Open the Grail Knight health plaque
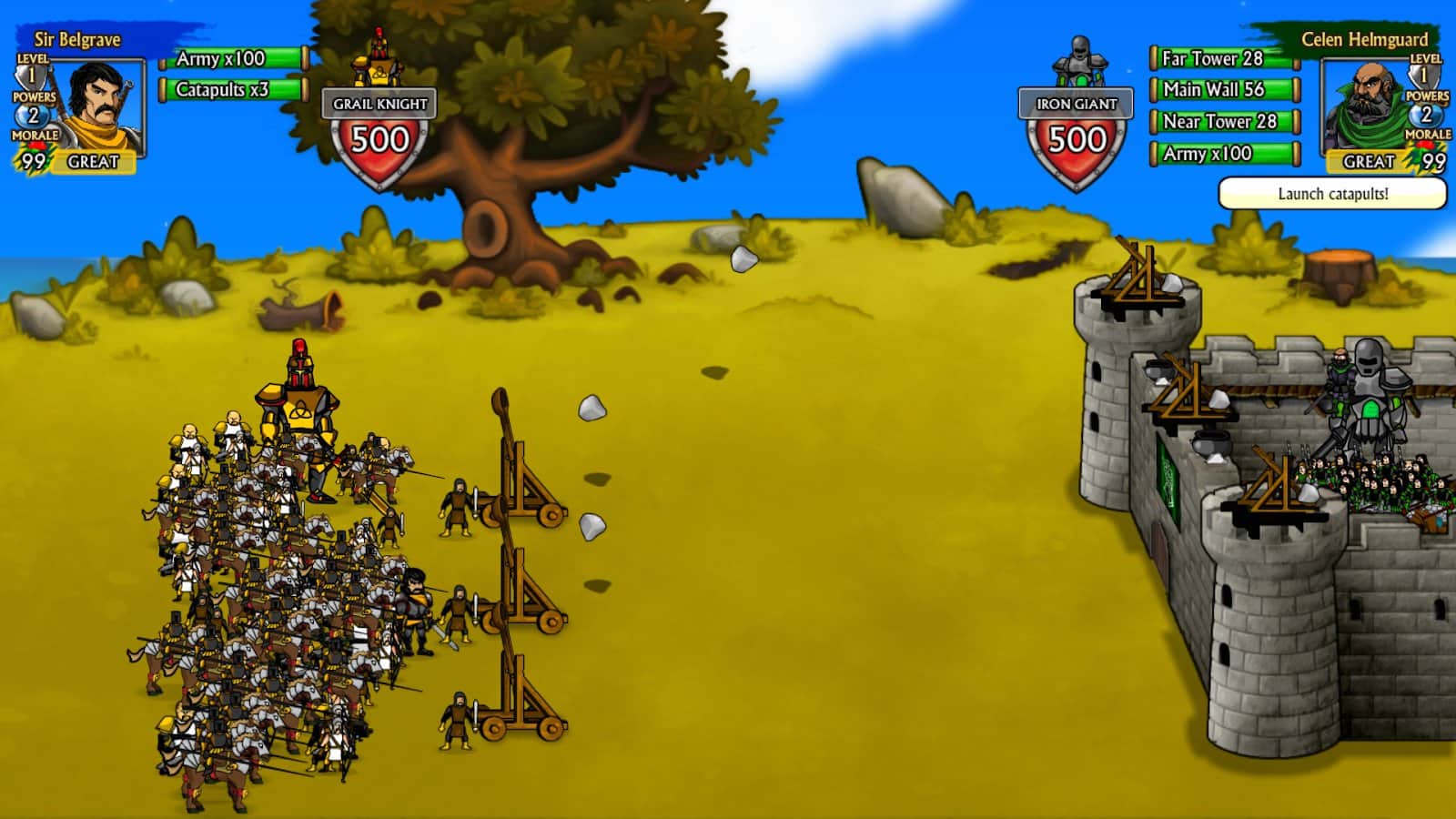This screenshot has height=819, width=1456. tap(379, 105)
